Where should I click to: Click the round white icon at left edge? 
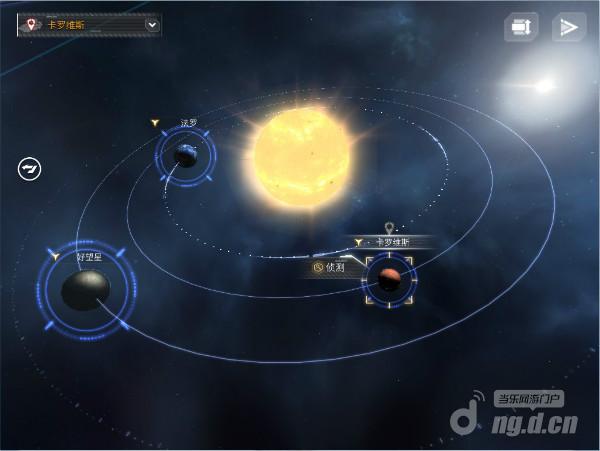coord(29,168)
